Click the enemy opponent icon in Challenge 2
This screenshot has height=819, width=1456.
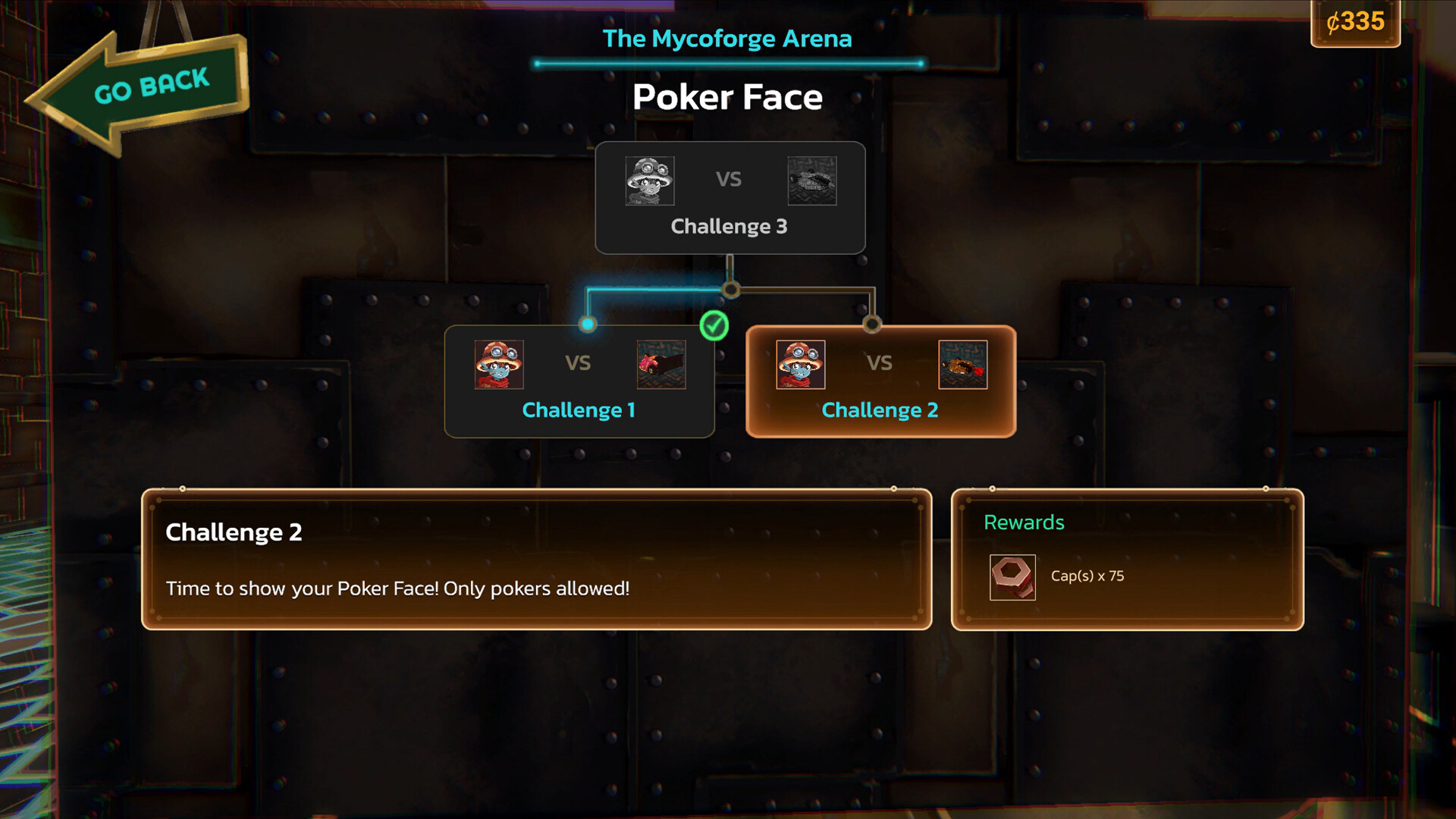(963, 365)
